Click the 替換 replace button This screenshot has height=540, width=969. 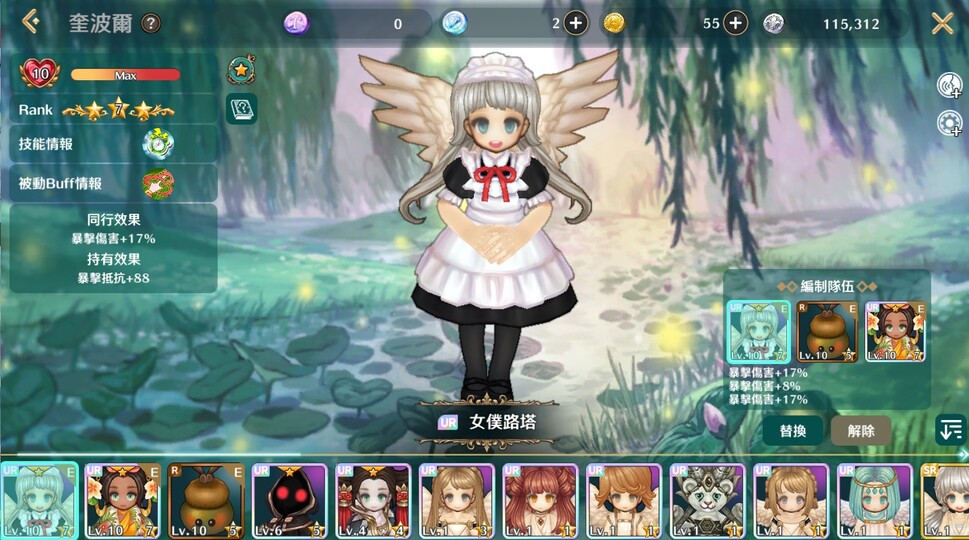792,431
